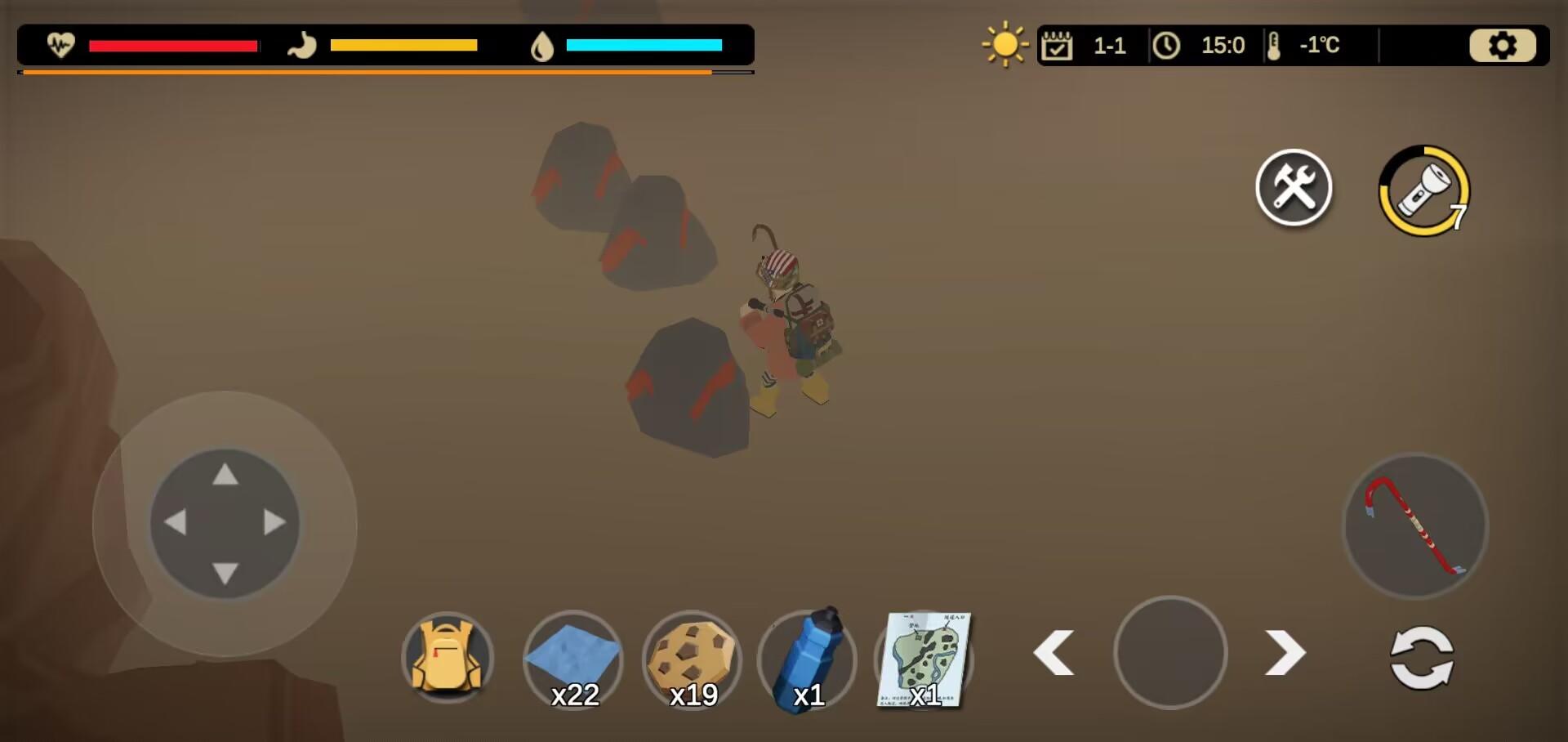Attack with the red crowbar
1568x742 pixels.
coord(1415,526)
